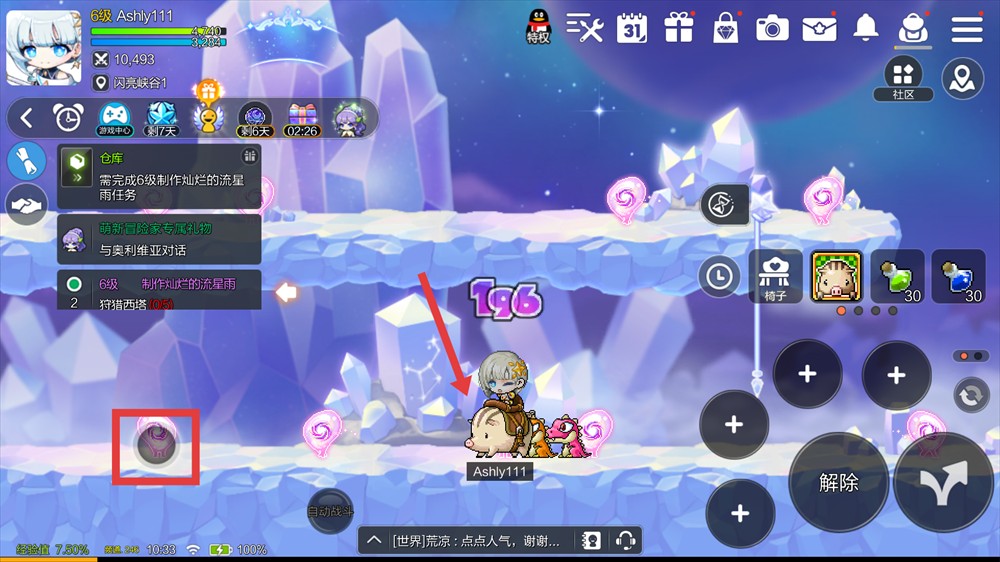Click the Ashly111 character portrait

coord(43,47)
